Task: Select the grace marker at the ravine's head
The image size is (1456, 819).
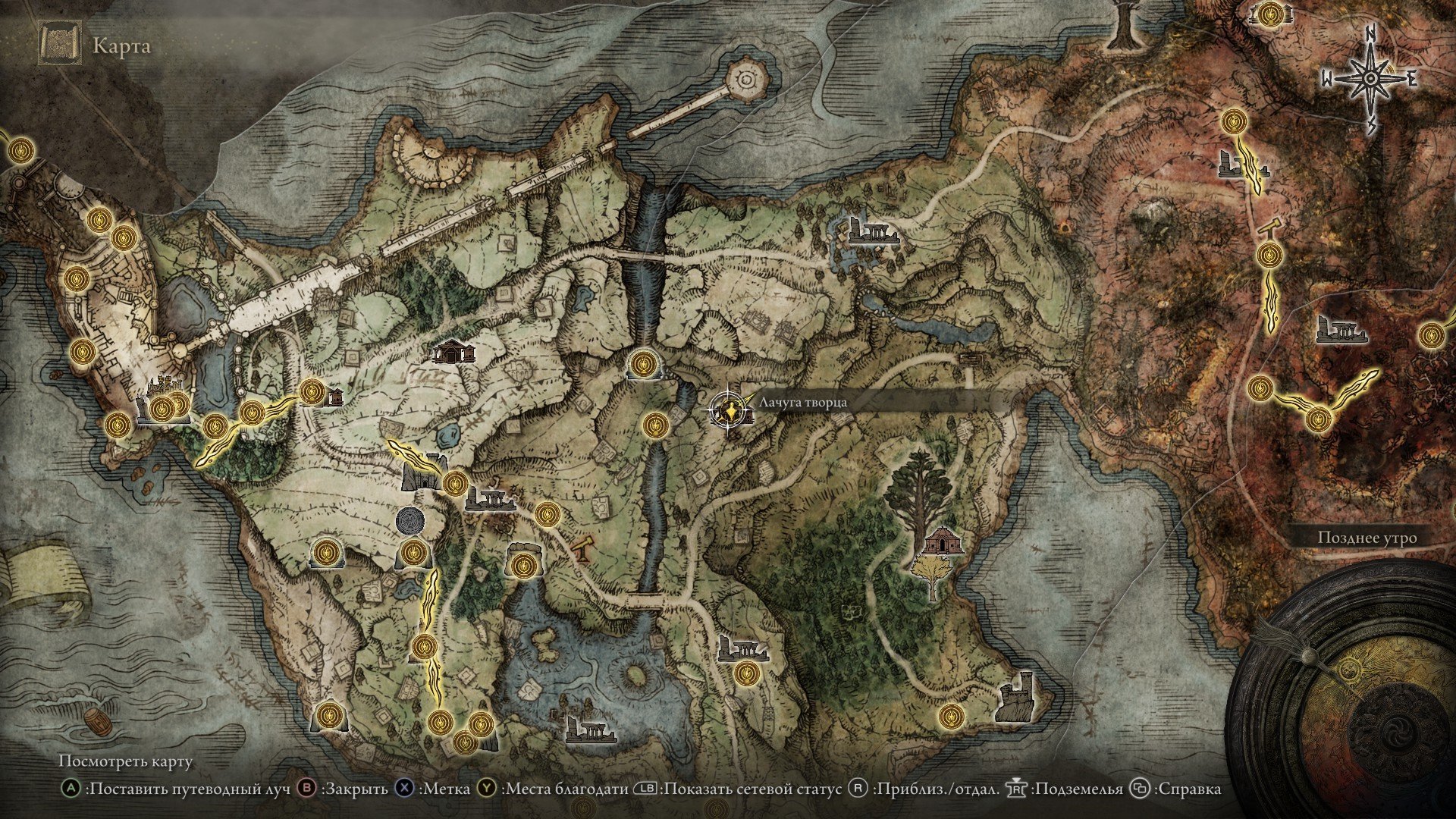Action: [x=644, y=365]
